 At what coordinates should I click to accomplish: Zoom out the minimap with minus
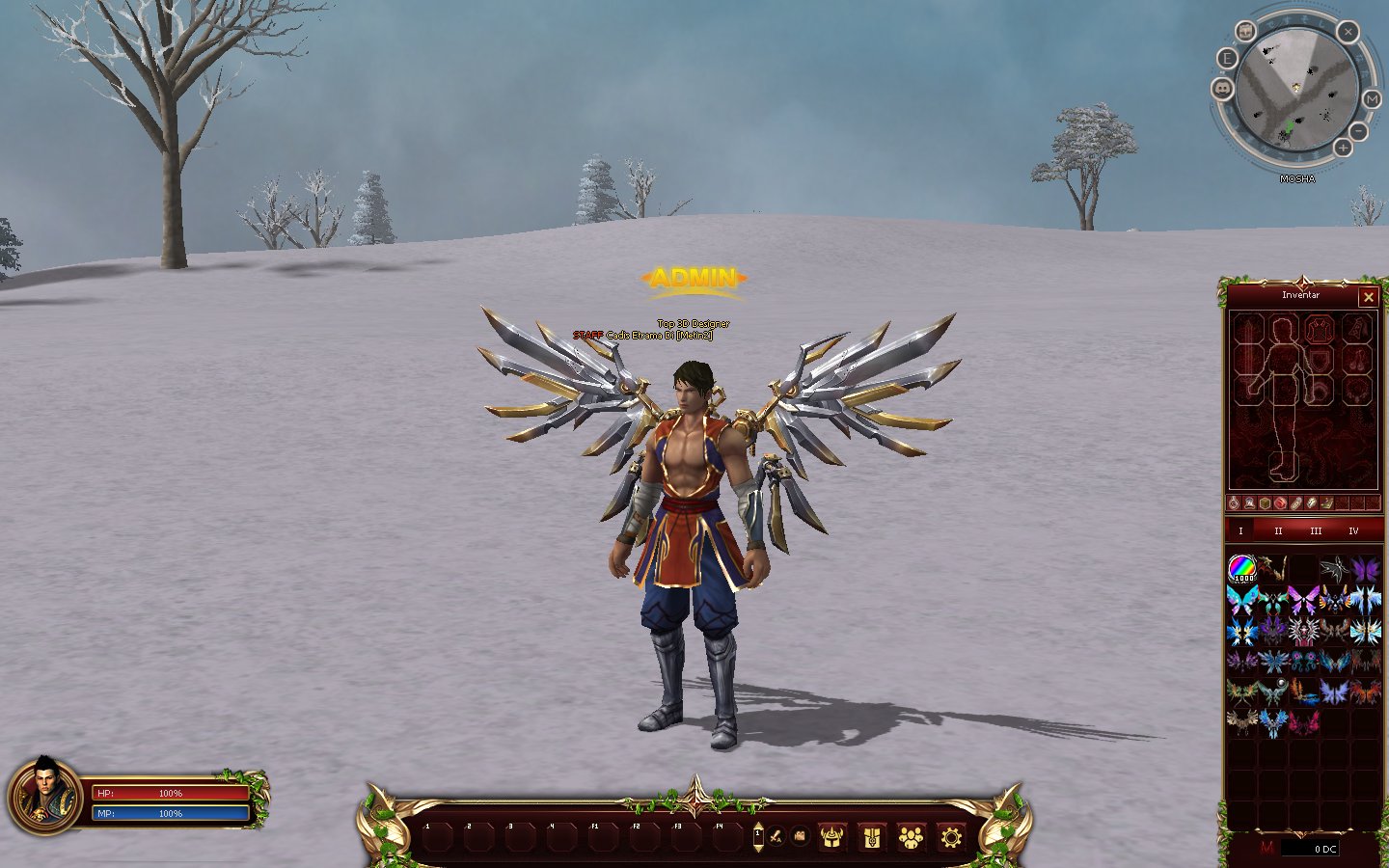click(x=1358, y=130)
